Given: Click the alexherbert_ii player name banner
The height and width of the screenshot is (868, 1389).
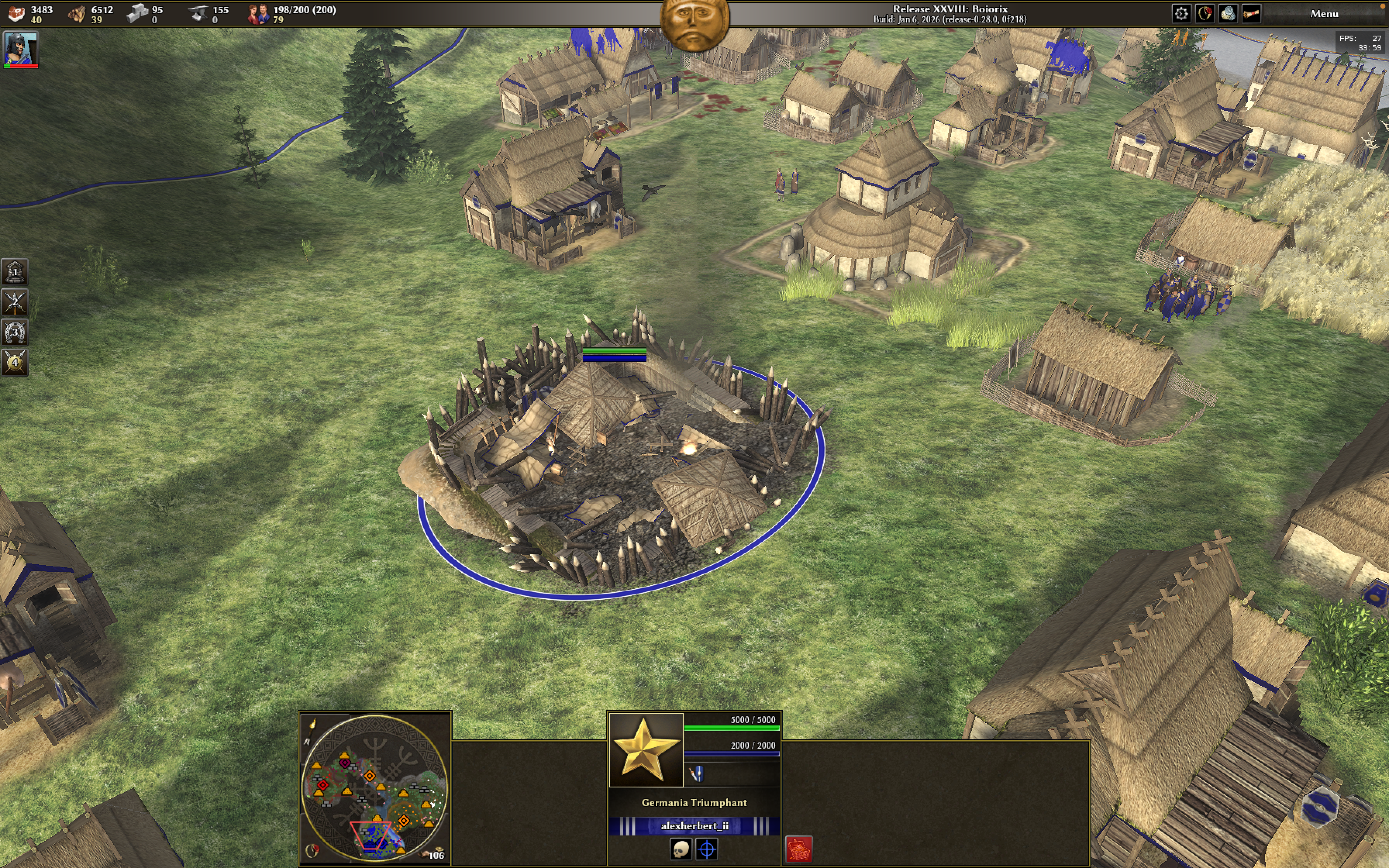Looking at the screenshot, I should coord(694,825).
